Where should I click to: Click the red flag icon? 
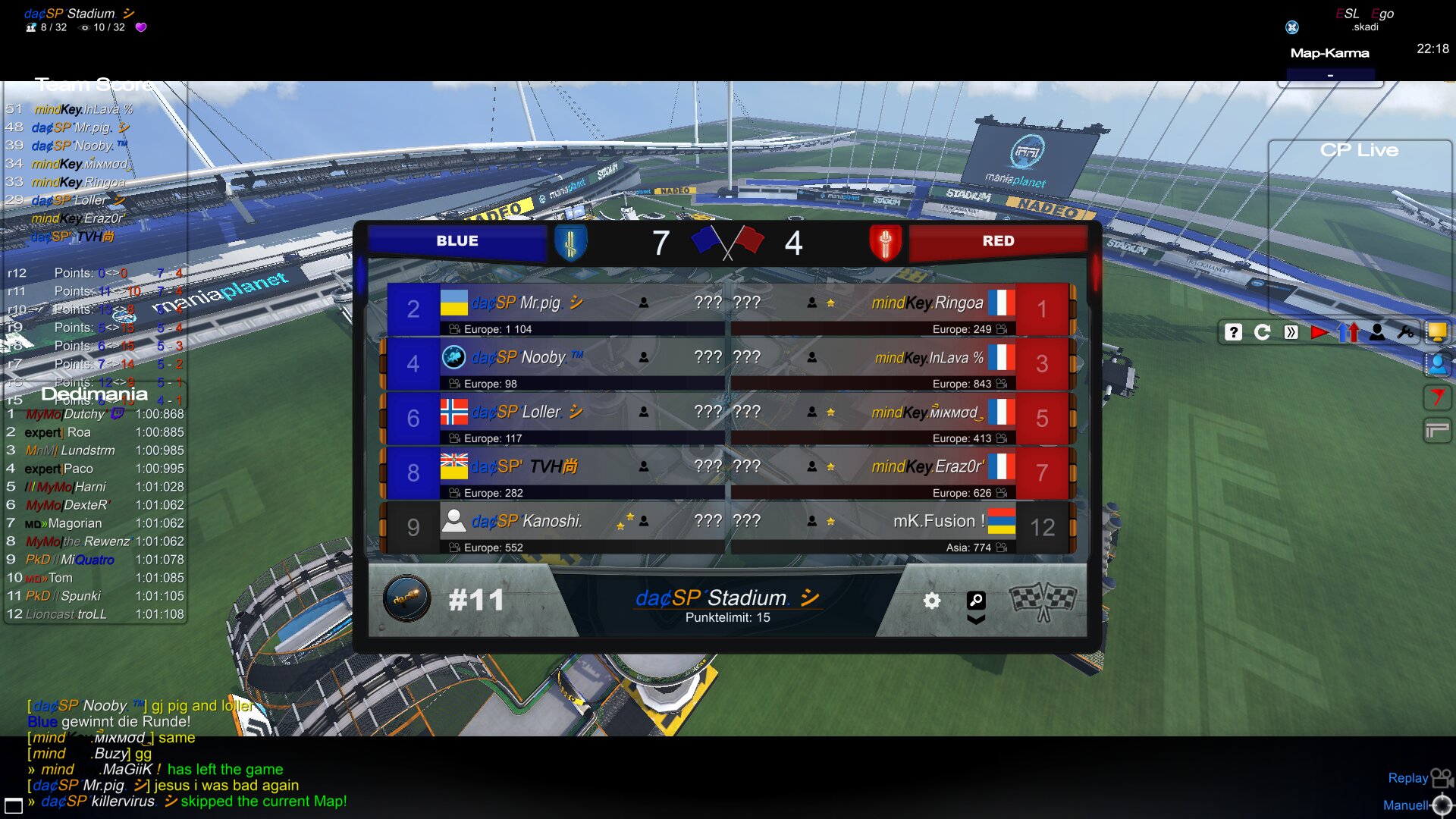[x=1437, y=397]
